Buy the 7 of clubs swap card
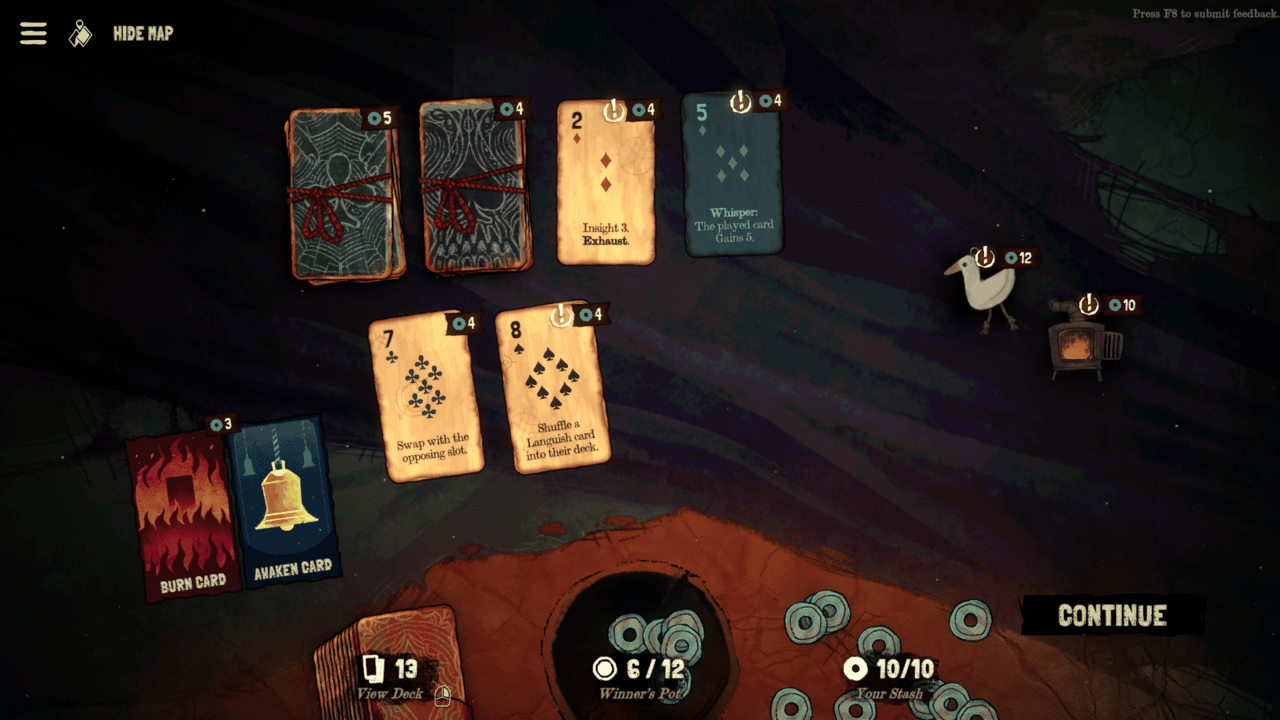The image size is (1280, 720). coord(425,395)
